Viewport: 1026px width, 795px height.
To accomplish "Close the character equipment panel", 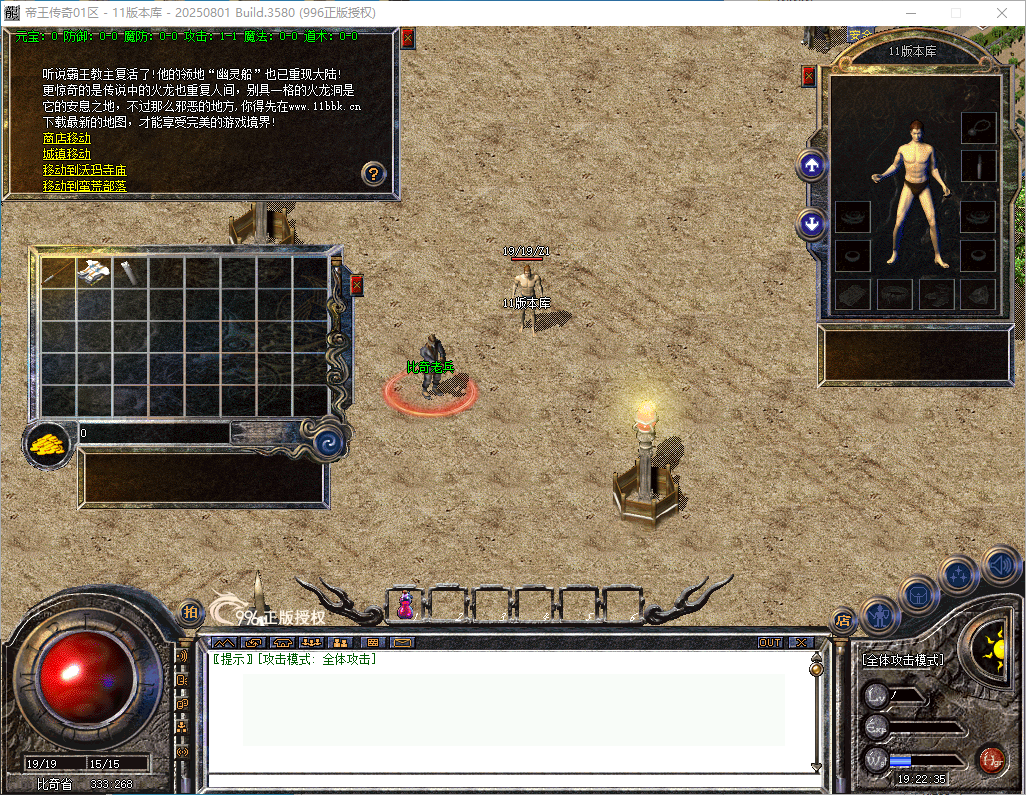I will (x=809, y=76).
